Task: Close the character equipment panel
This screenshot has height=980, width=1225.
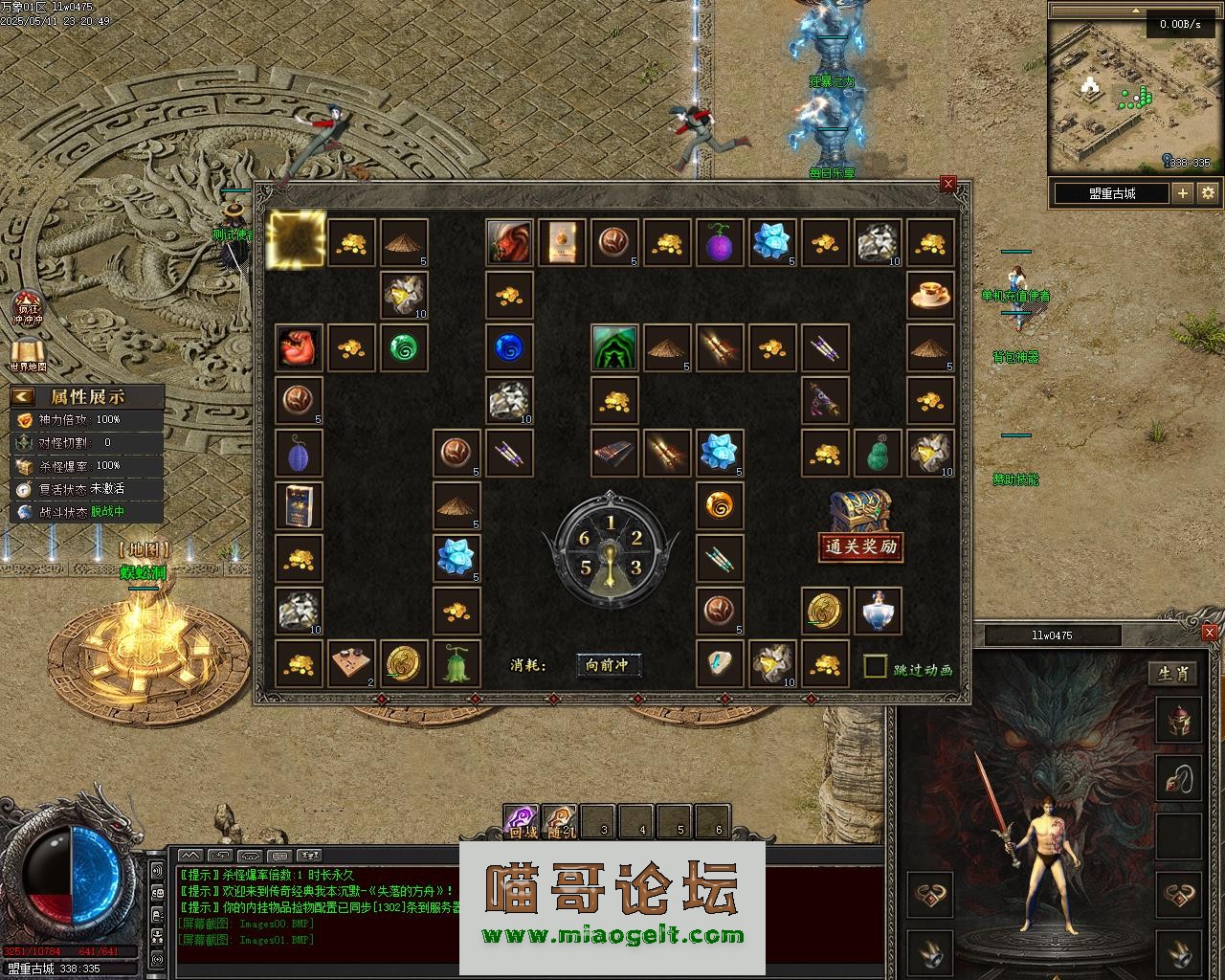Action: point(1210,633)
